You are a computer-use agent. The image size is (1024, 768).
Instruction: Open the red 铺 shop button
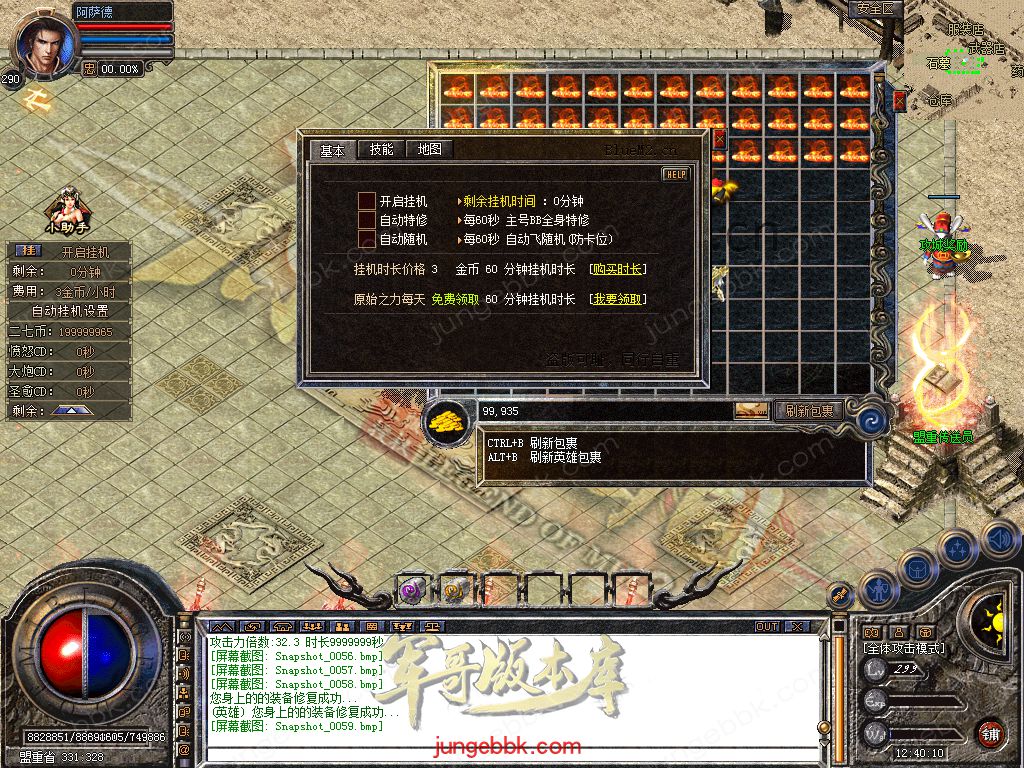(990, 733)
